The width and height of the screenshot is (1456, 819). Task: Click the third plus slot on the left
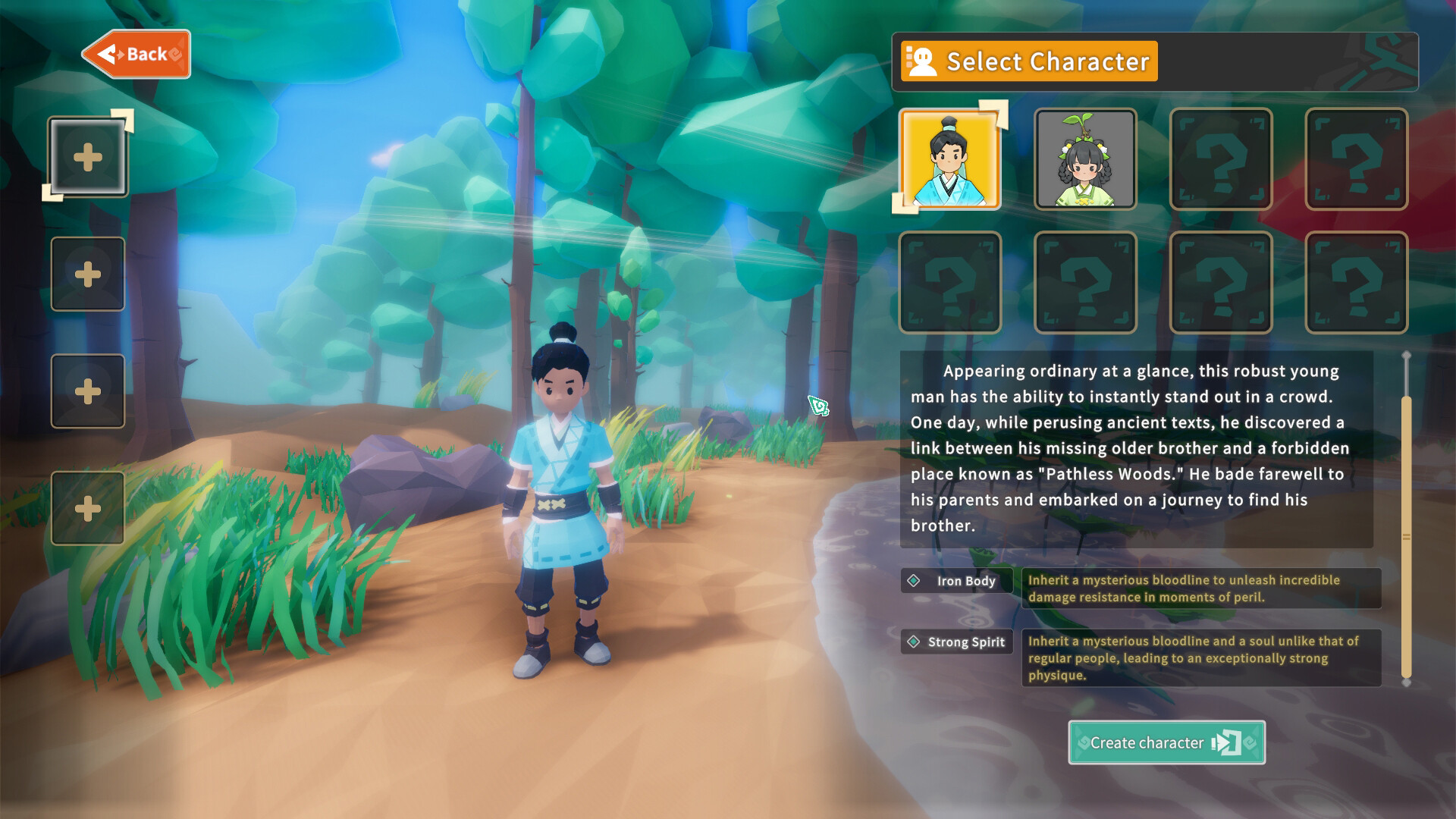(x=87, y=391)
